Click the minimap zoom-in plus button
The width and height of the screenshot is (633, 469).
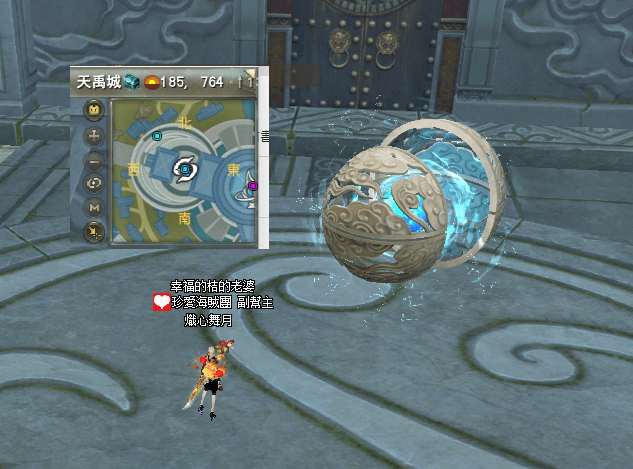[x=94, y=135]
